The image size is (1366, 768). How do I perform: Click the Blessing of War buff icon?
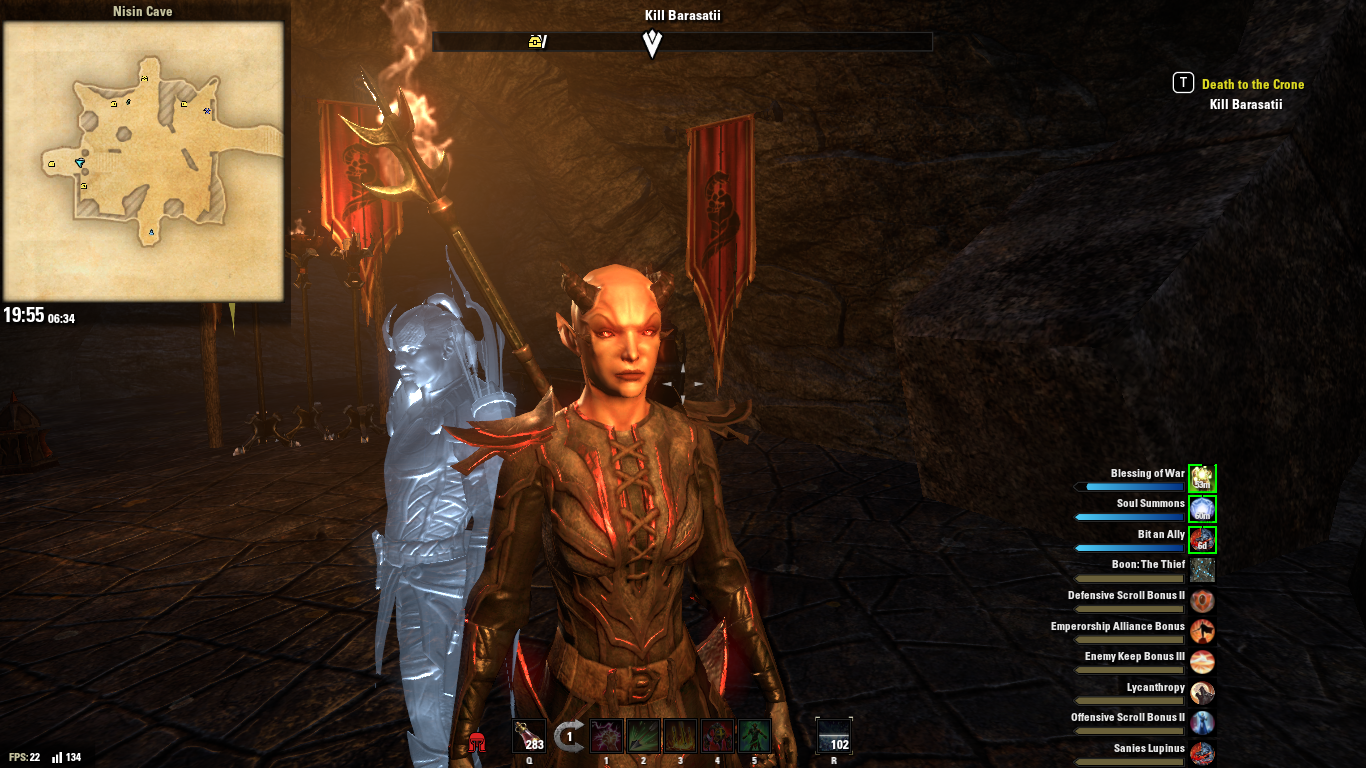pyautogui.click(x=1201, y=479)
